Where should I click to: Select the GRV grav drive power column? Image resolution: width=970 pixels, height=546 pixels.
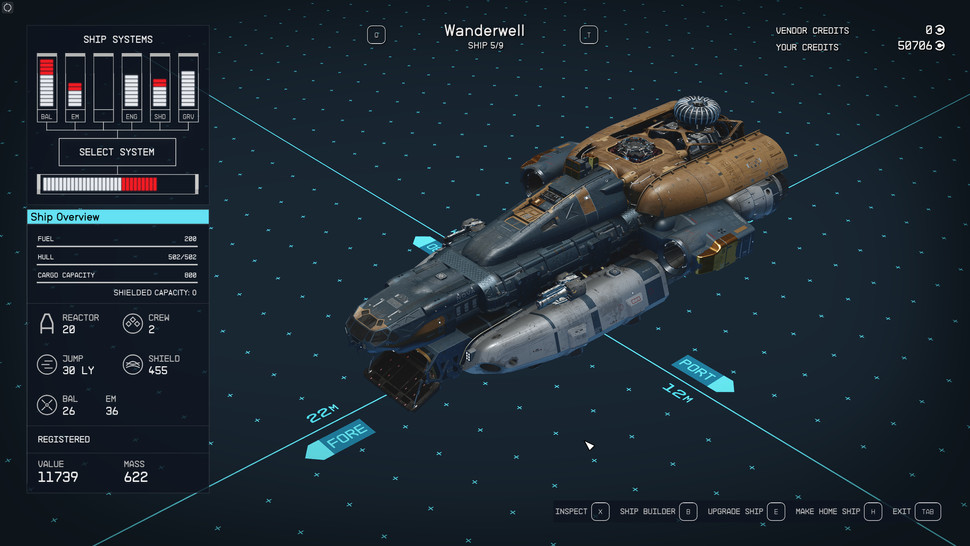click(x=187, y=85)
